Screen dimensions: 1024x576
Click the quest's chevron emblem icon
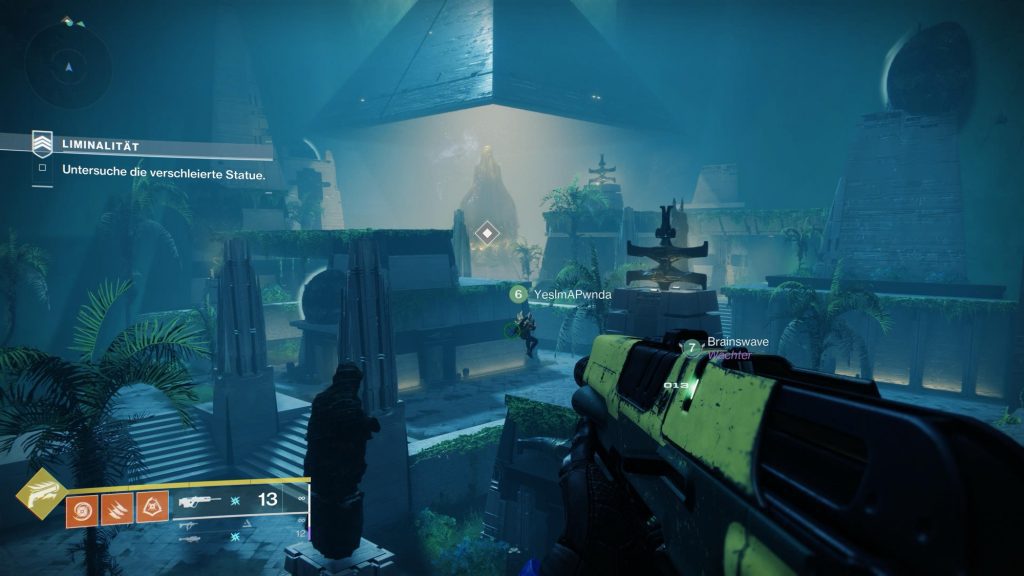[x=42, y=145]
